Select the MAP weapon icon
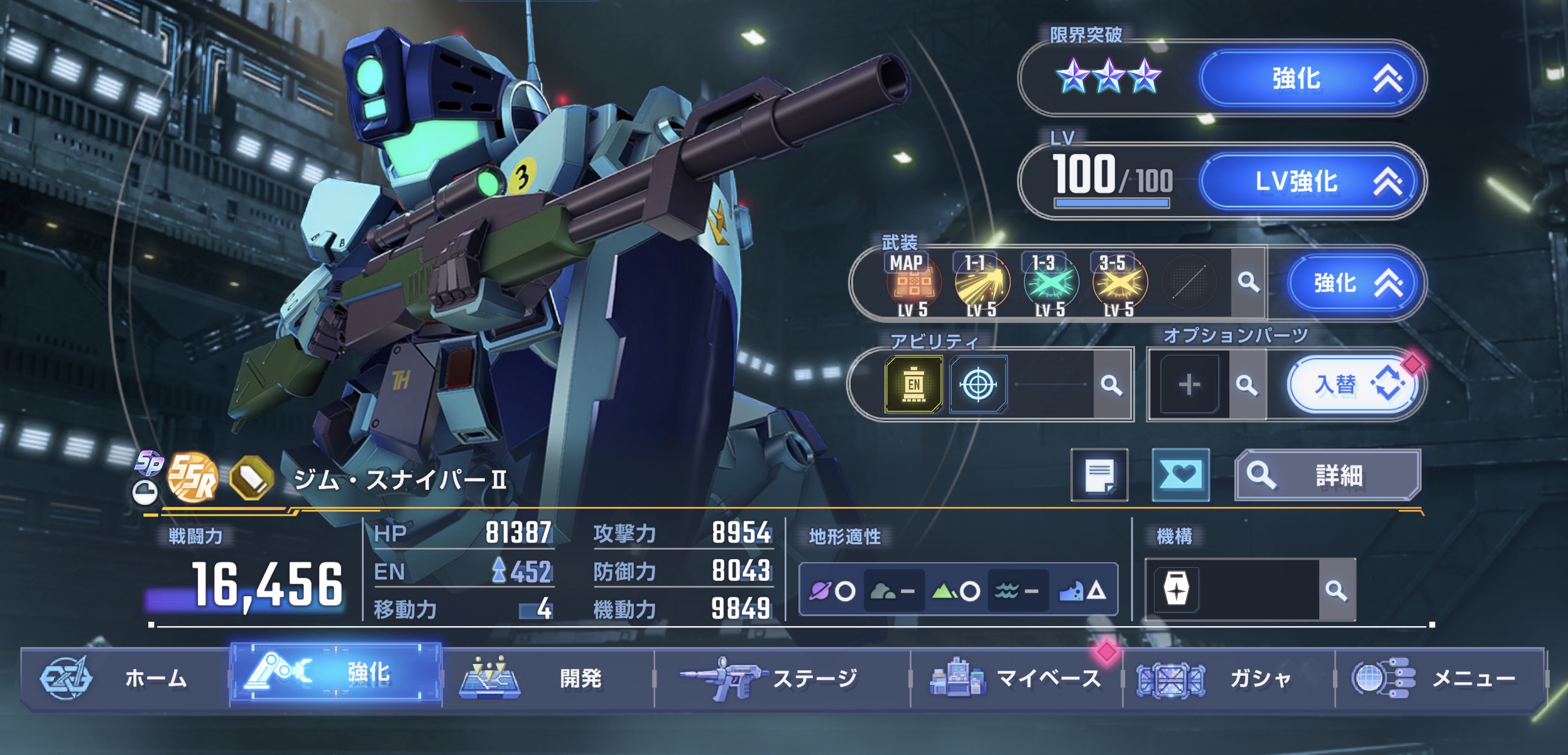Screen dimensions: 1568x755 click(x=913, y=284)
